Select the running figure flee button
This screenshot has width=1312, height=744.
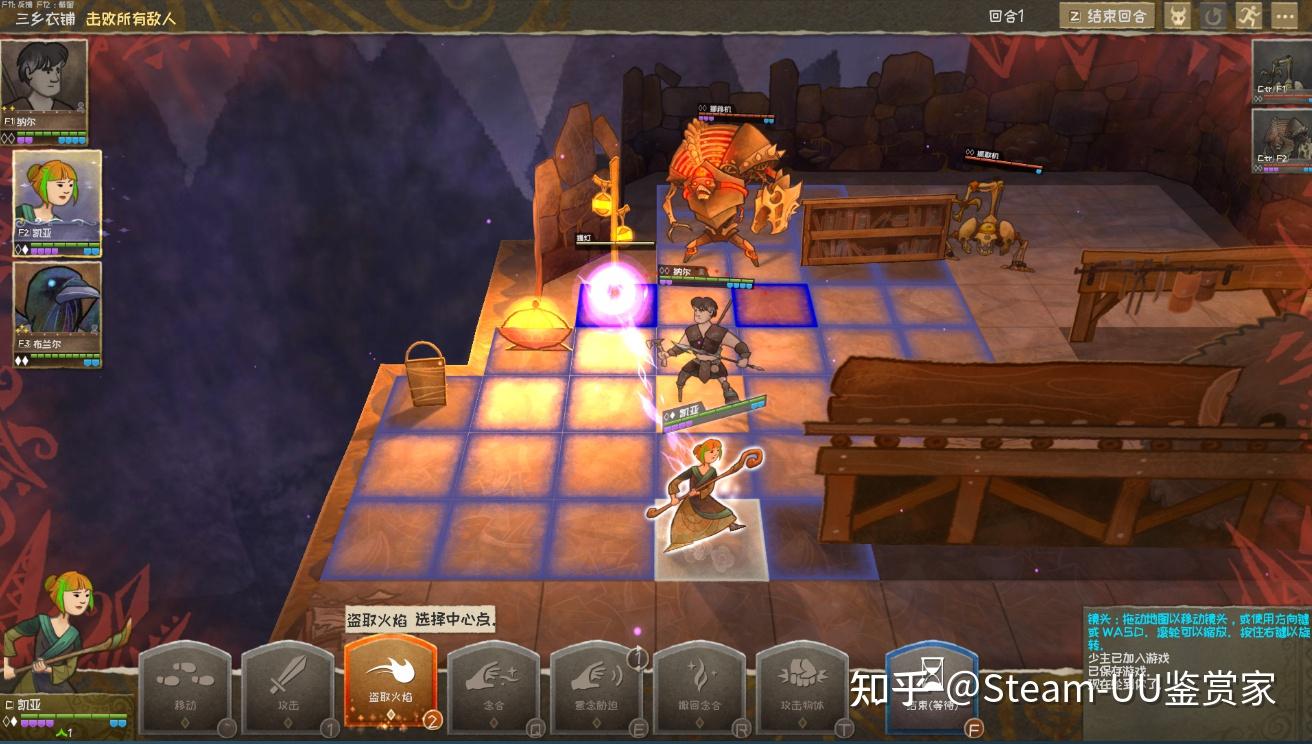(1248, 16)
